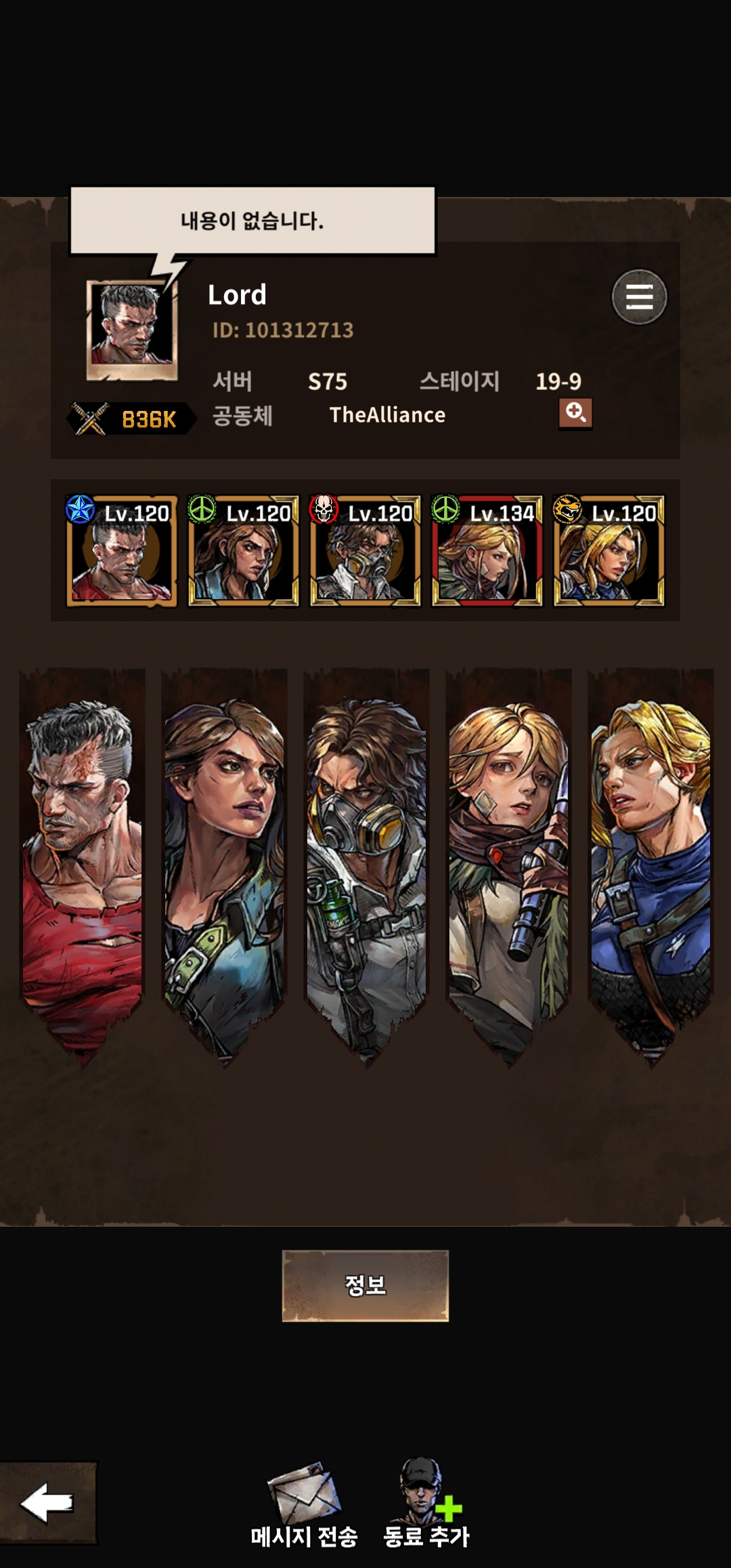Tap the magnifier icon beside TheAlliance
731x1568 pixels.
pyautogui.click(x=575, y=413)
